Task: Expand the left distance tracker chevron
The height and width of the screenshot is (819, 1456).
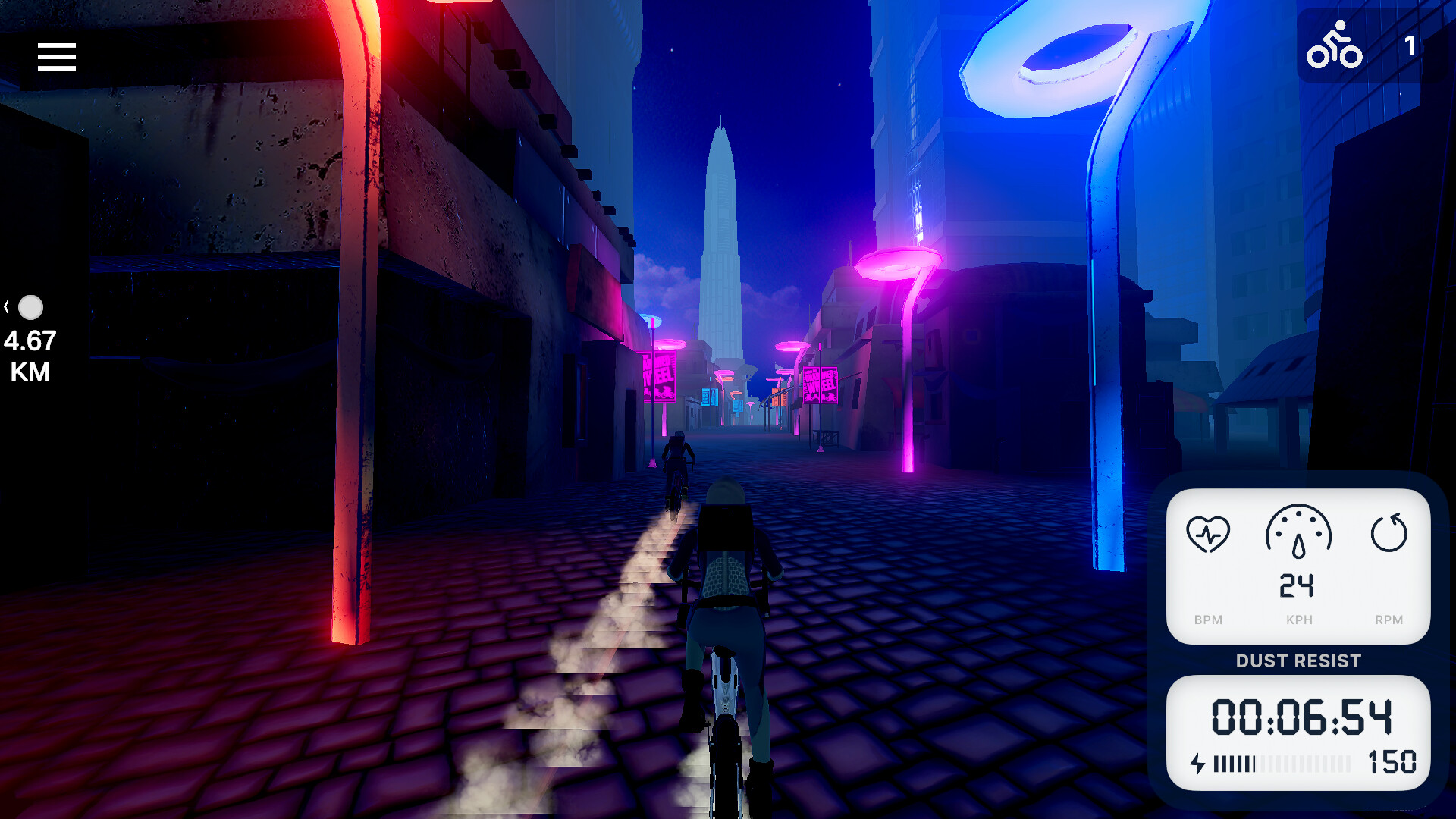Action: 8,305
